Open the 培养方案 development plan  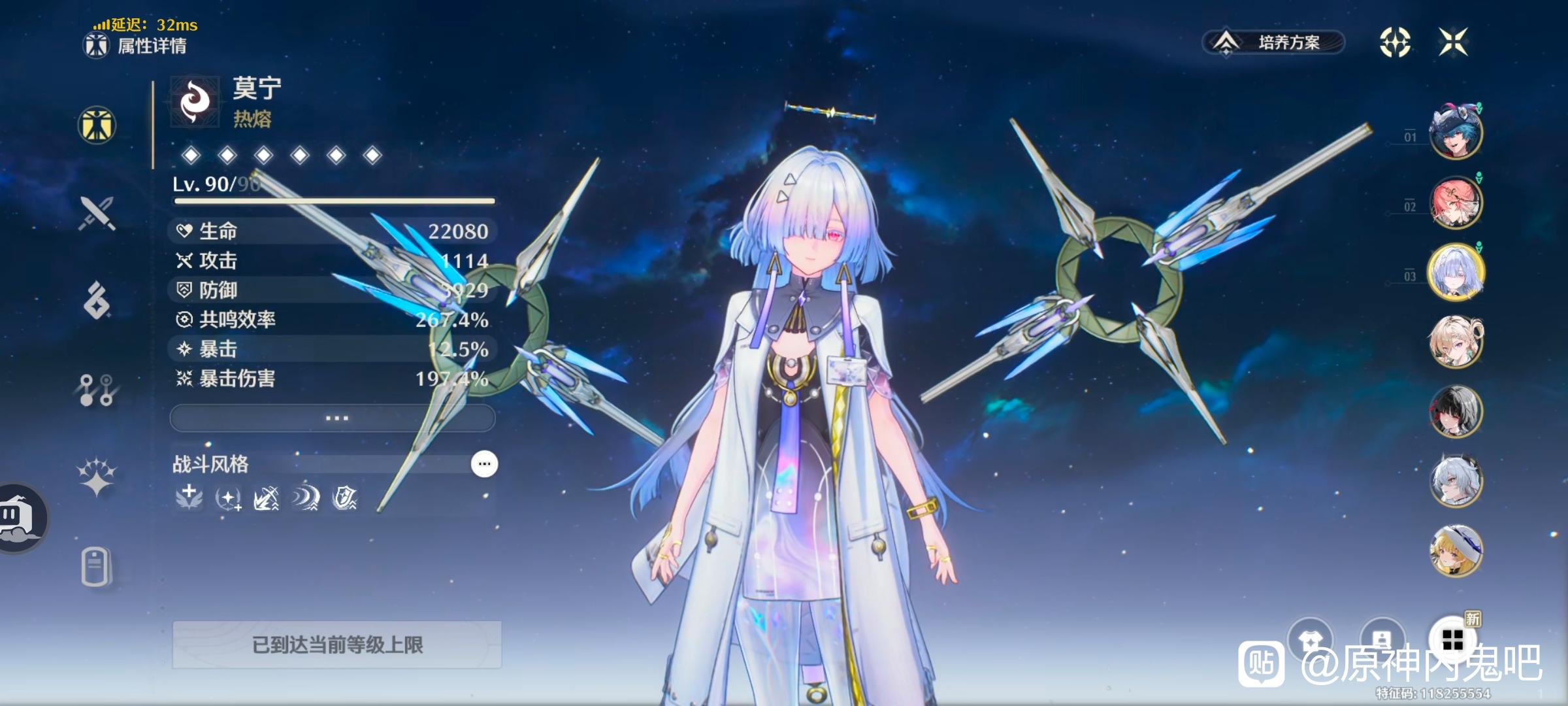(x=1273, y=42)
